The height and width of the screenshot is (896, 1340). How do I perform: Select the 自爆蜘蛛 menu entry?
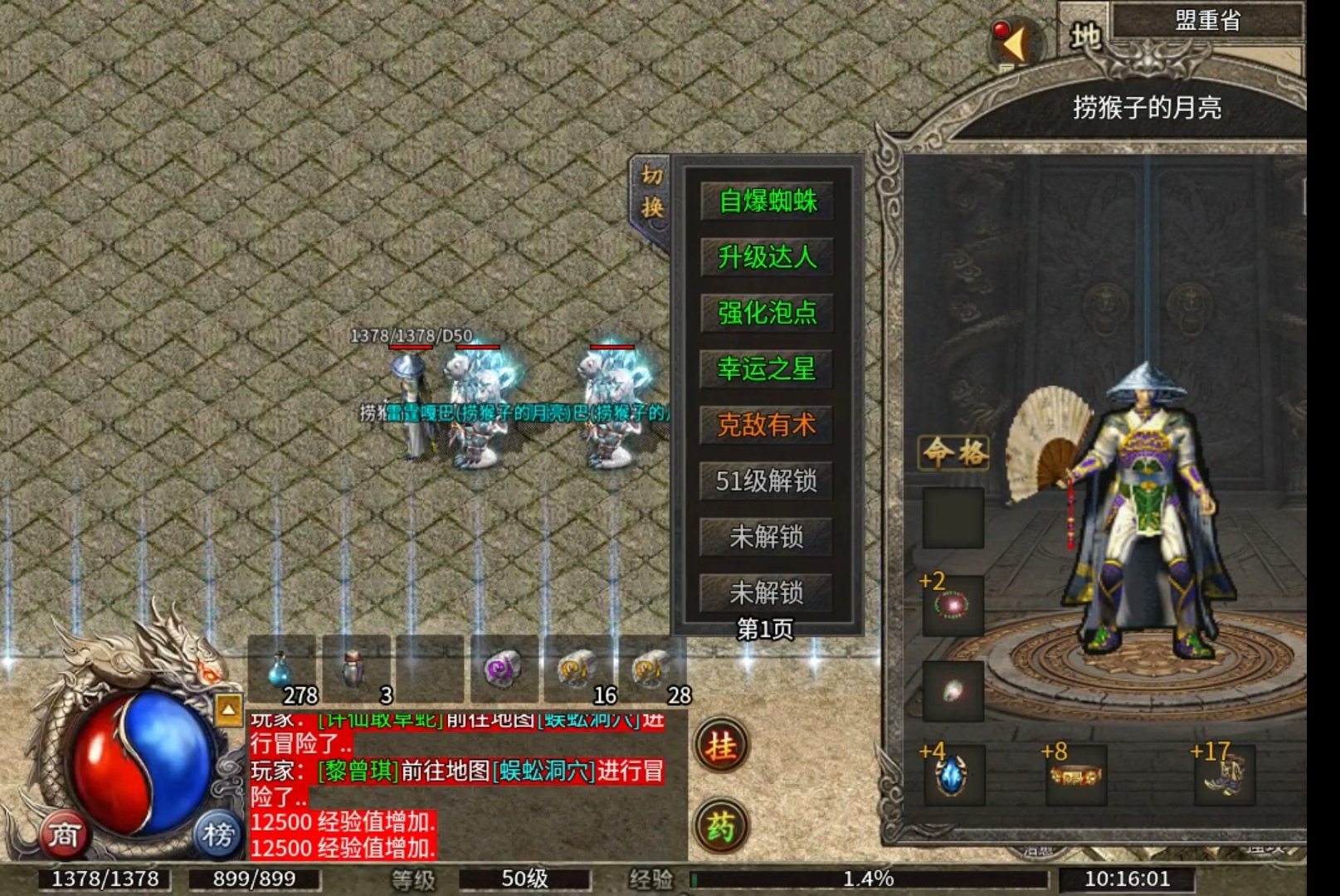coord(767,201)
